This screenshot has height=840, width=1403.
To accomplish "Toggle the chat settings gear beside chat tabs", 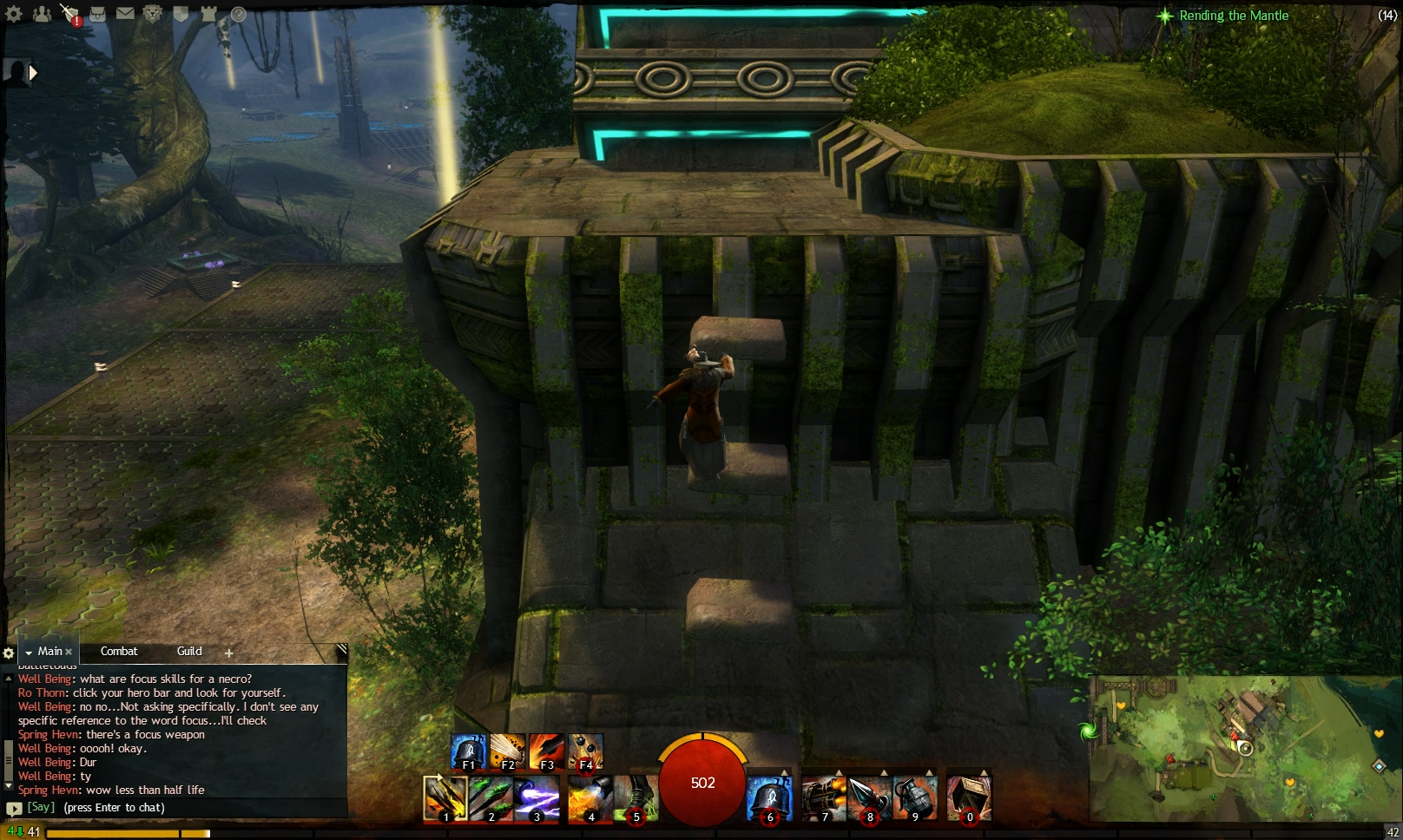I will tap(9, 653).
